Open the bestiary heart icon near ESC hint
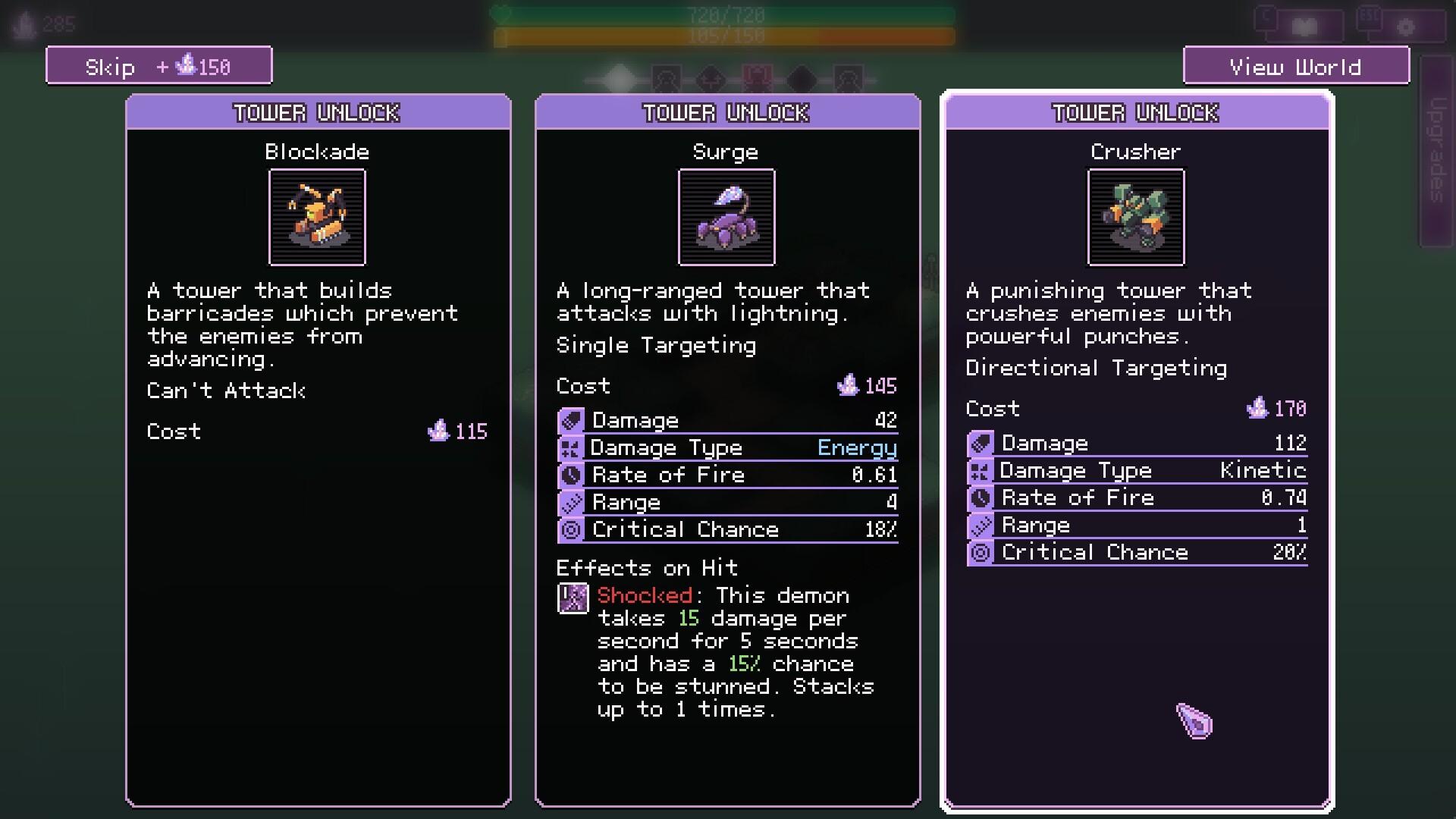Screen dimensions: 1456x819 [x=1304, y=25]
